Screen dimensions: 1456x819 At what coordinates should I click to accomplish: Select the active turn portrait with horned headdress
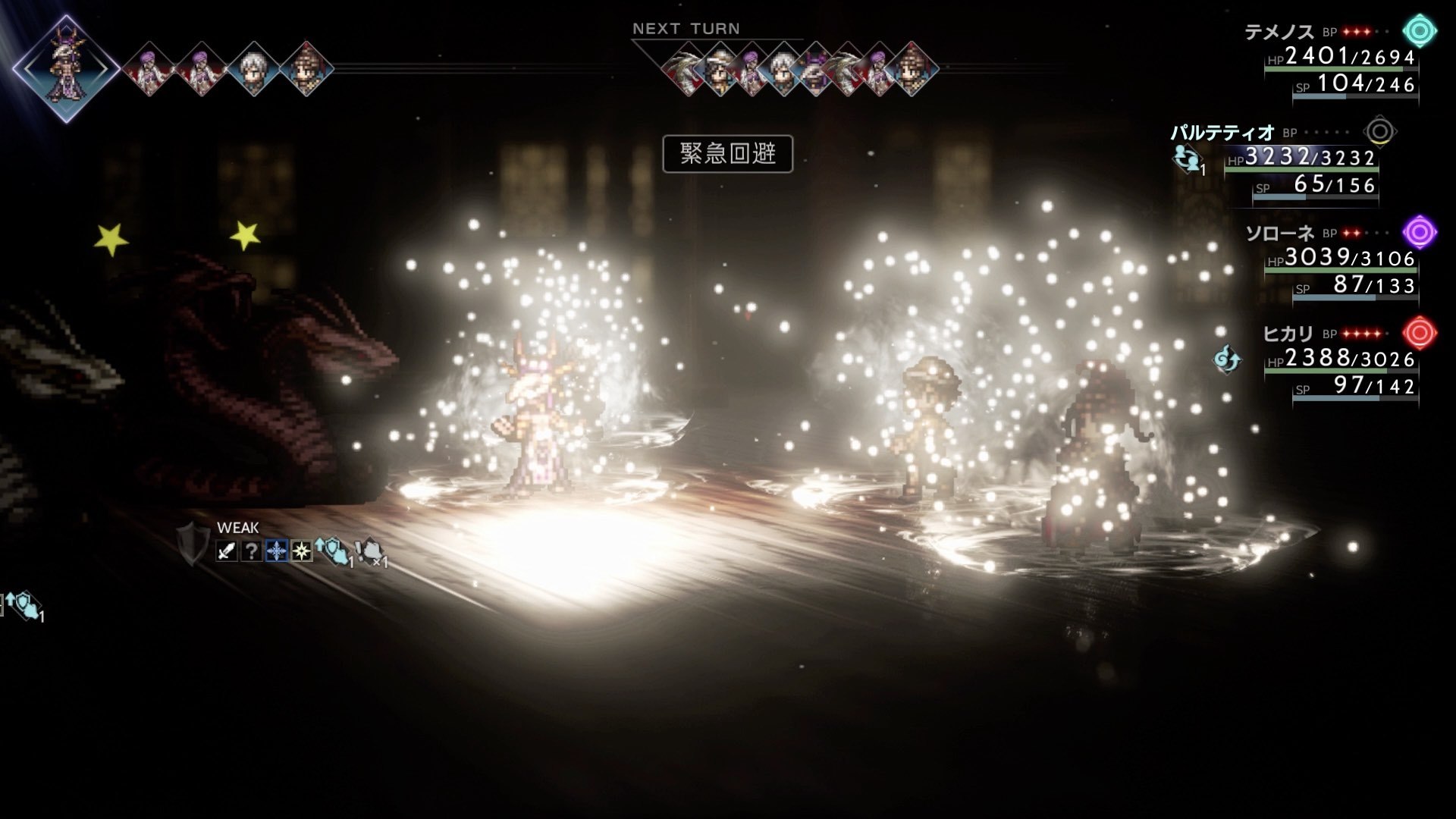point(66,68)
